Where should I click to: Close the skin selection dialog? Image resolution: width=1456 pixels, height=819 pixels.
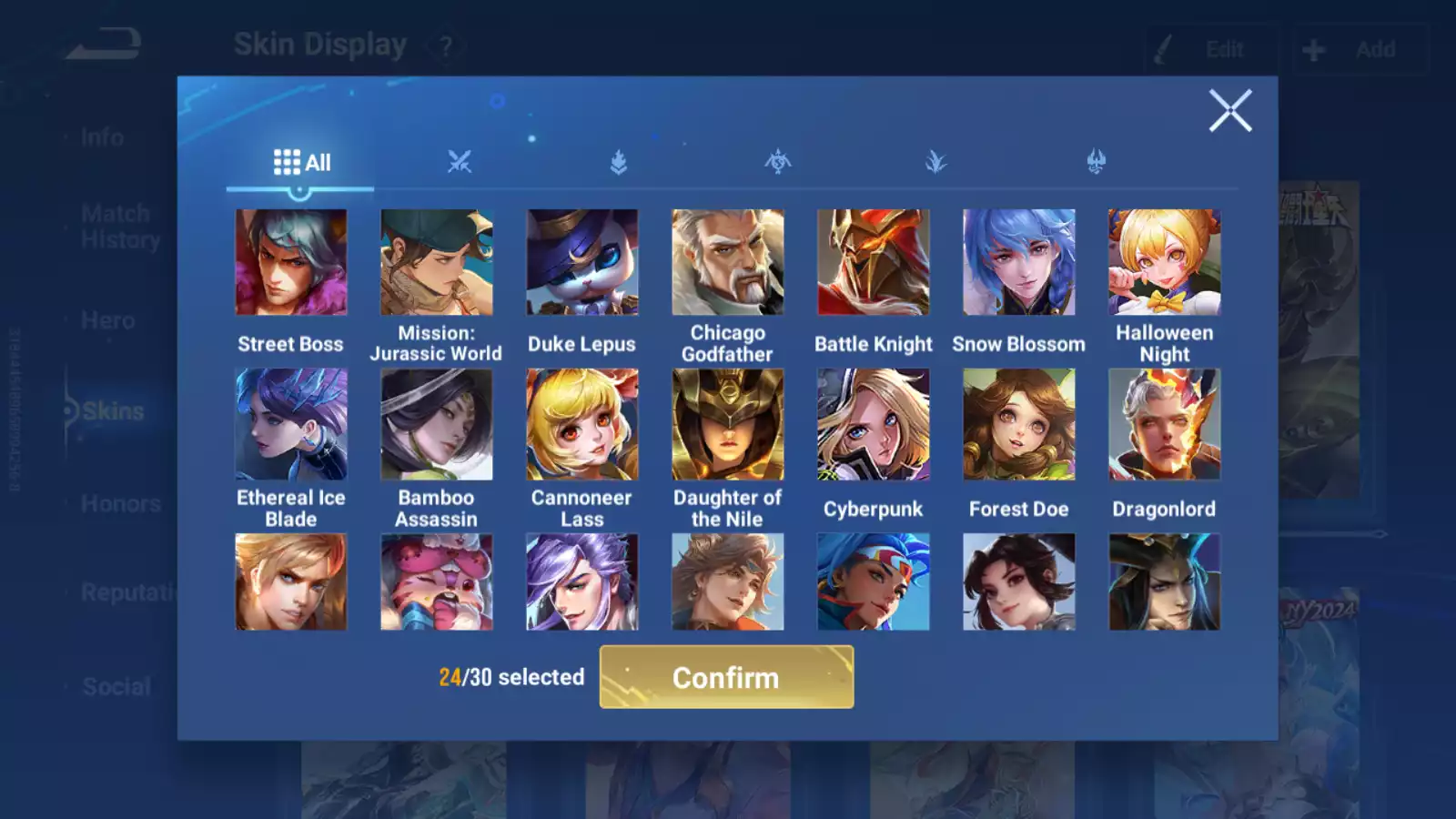click(x=1229, y=111)
